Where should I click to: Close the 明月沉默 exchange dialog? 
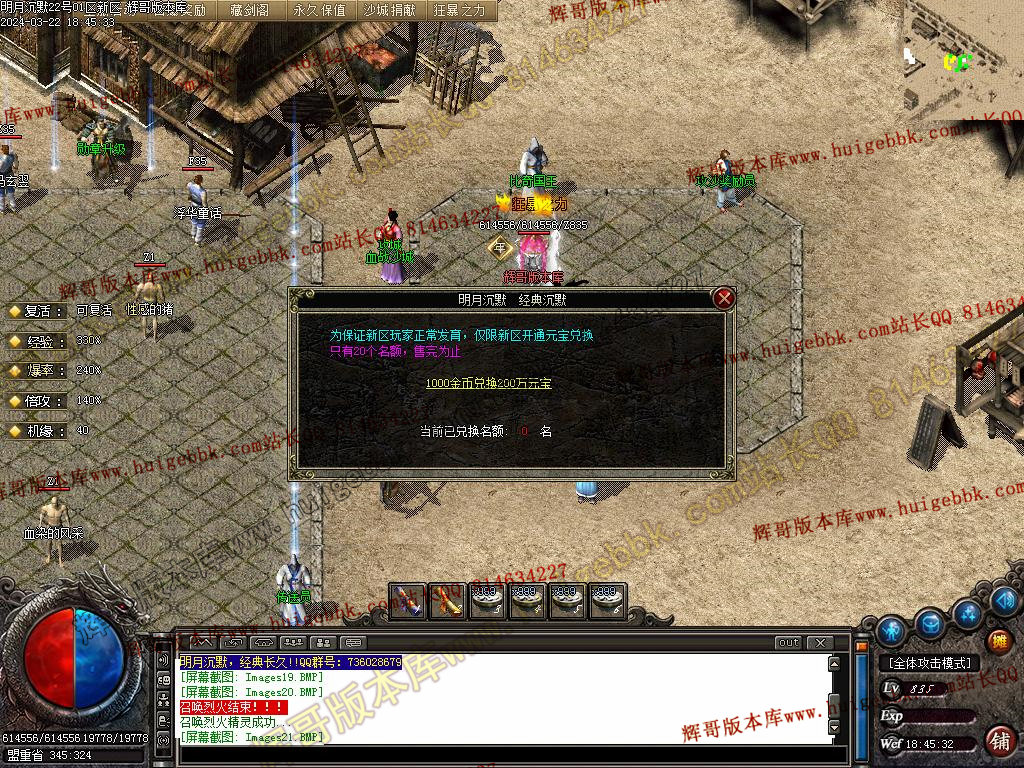click(x=725, y=298)
